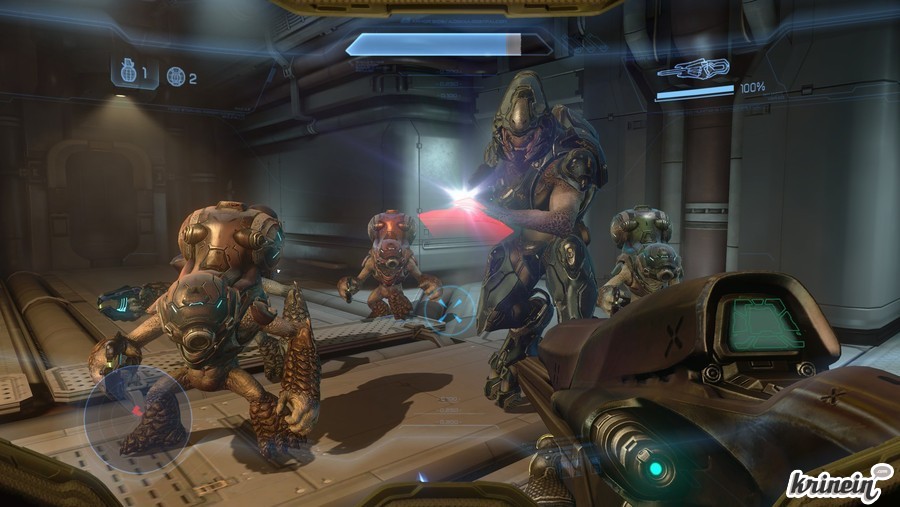This screenshot has width=900, height=507.
Task: Click the equipped weapon silhouette icon
Action: pos(693,70)
